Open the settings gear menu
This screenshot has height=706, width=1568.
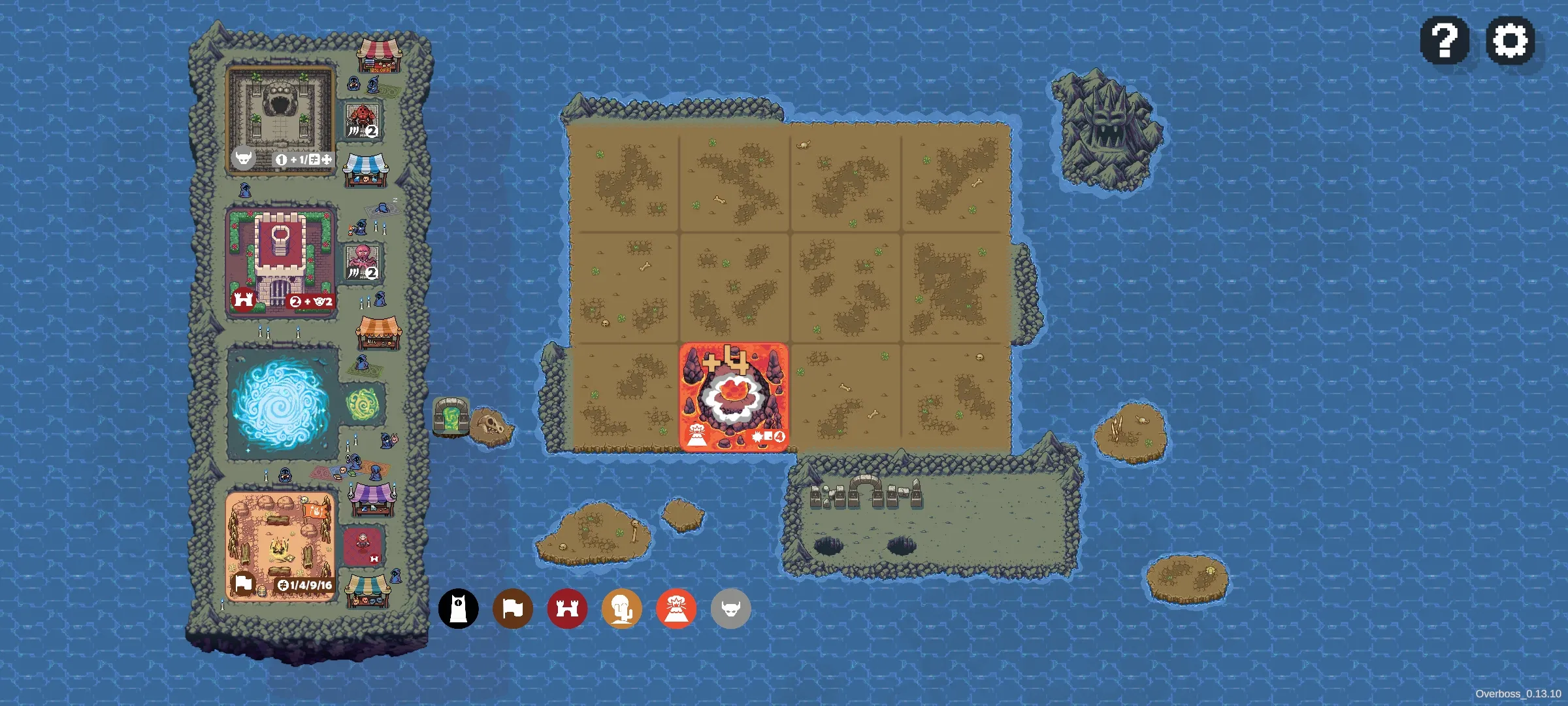1510,41
